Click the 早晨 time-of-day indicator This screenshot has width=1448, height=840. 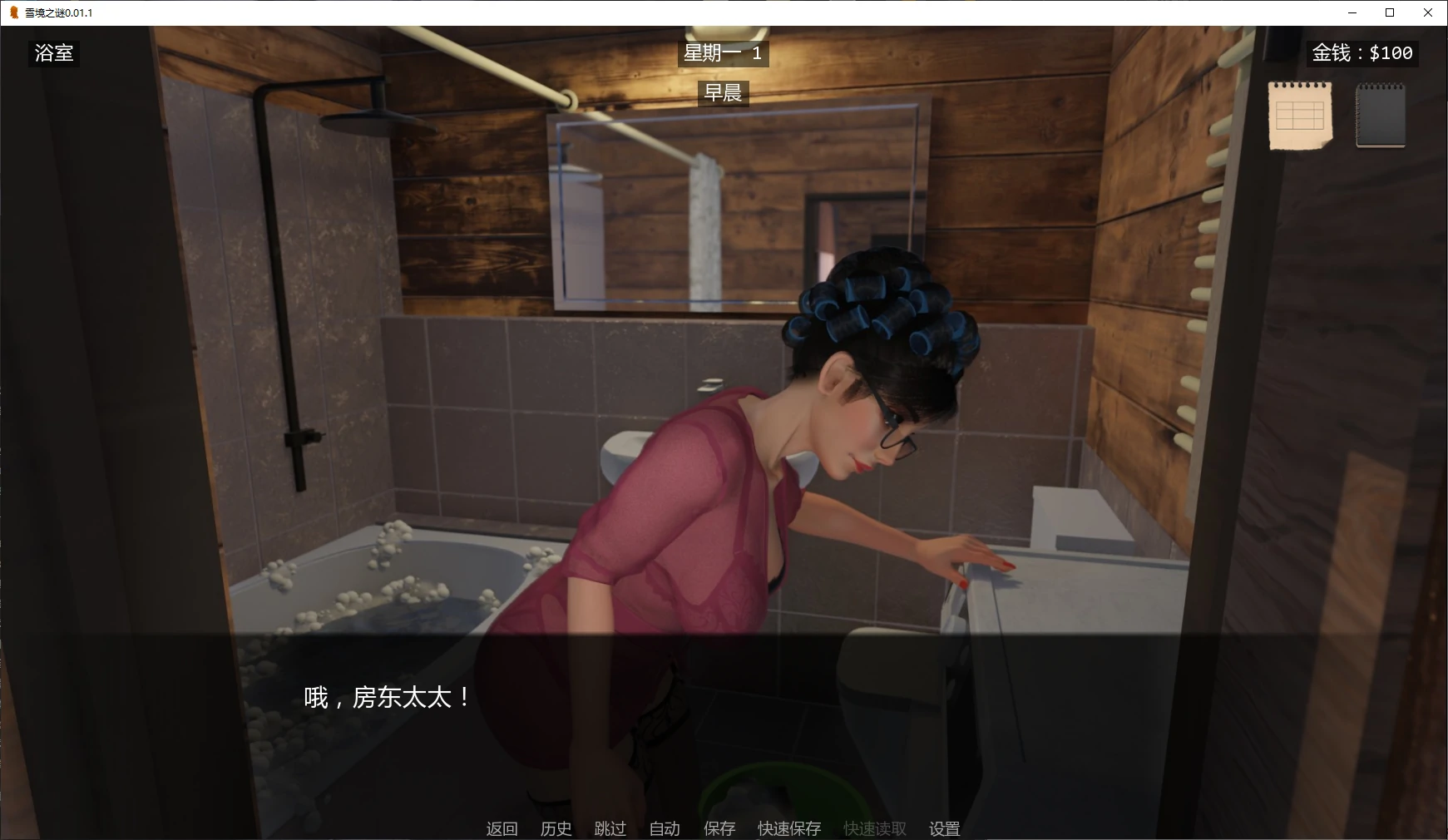pos(723,93)
